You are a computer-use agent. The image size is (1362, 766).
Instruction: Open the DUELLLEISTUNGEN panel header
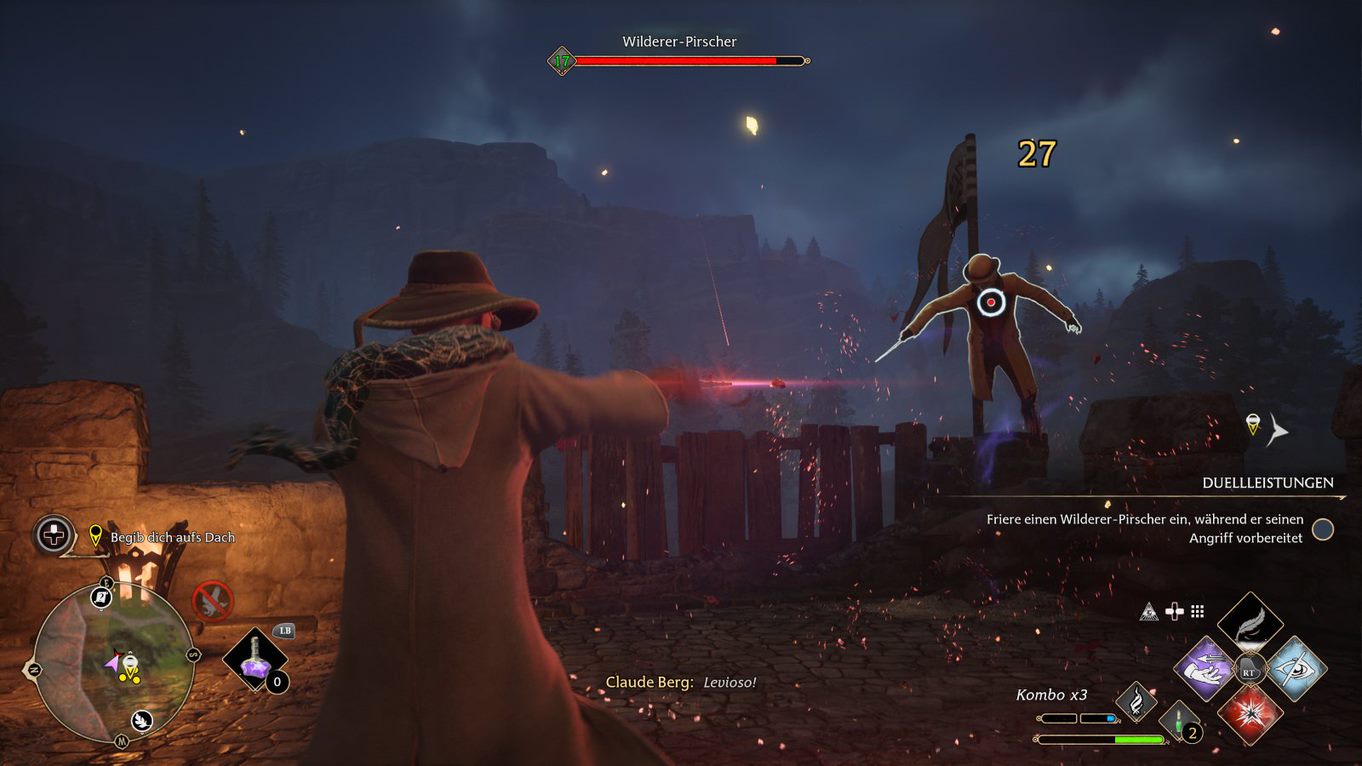click(1268, 482)
